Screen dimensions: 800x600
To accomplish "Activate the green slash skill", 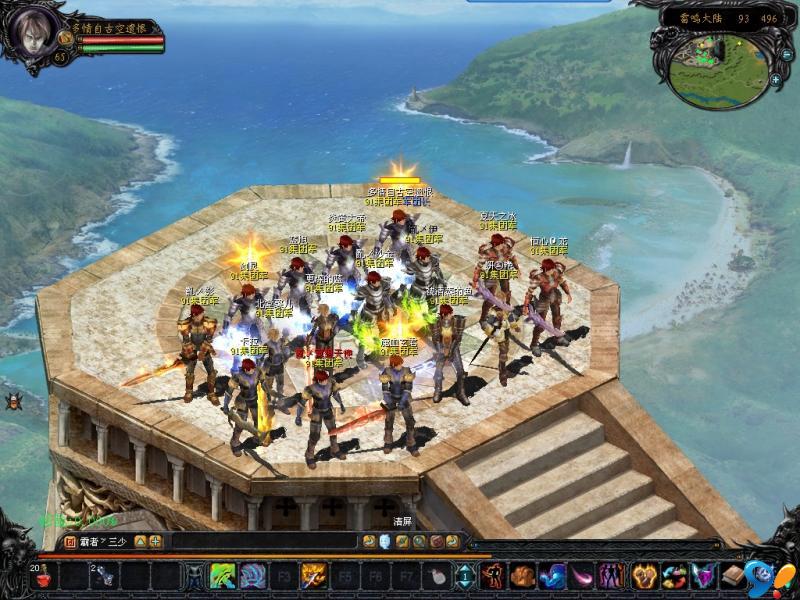I will (x=223, y=576).
